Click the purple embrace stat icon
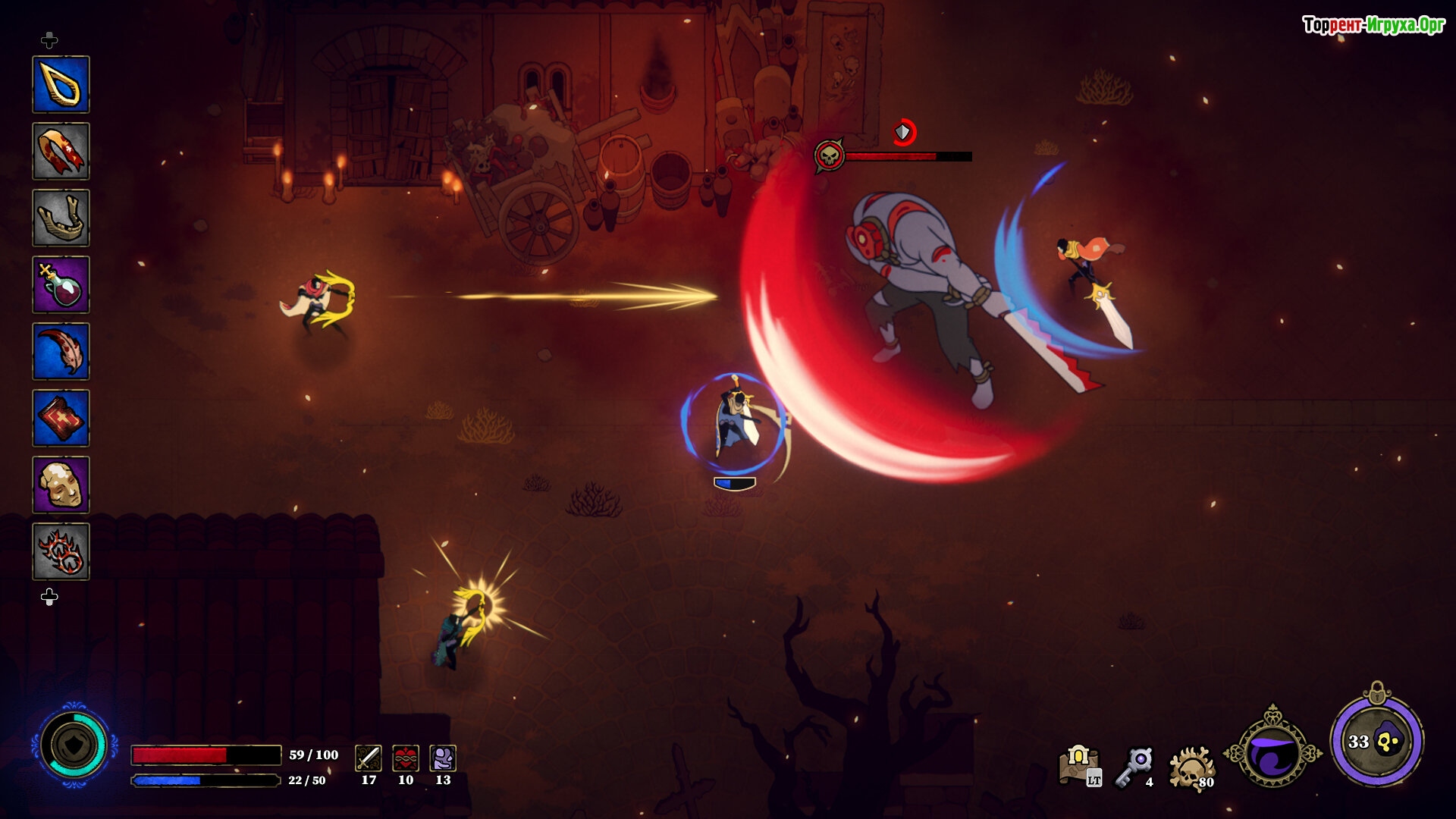 pos(443,758)
